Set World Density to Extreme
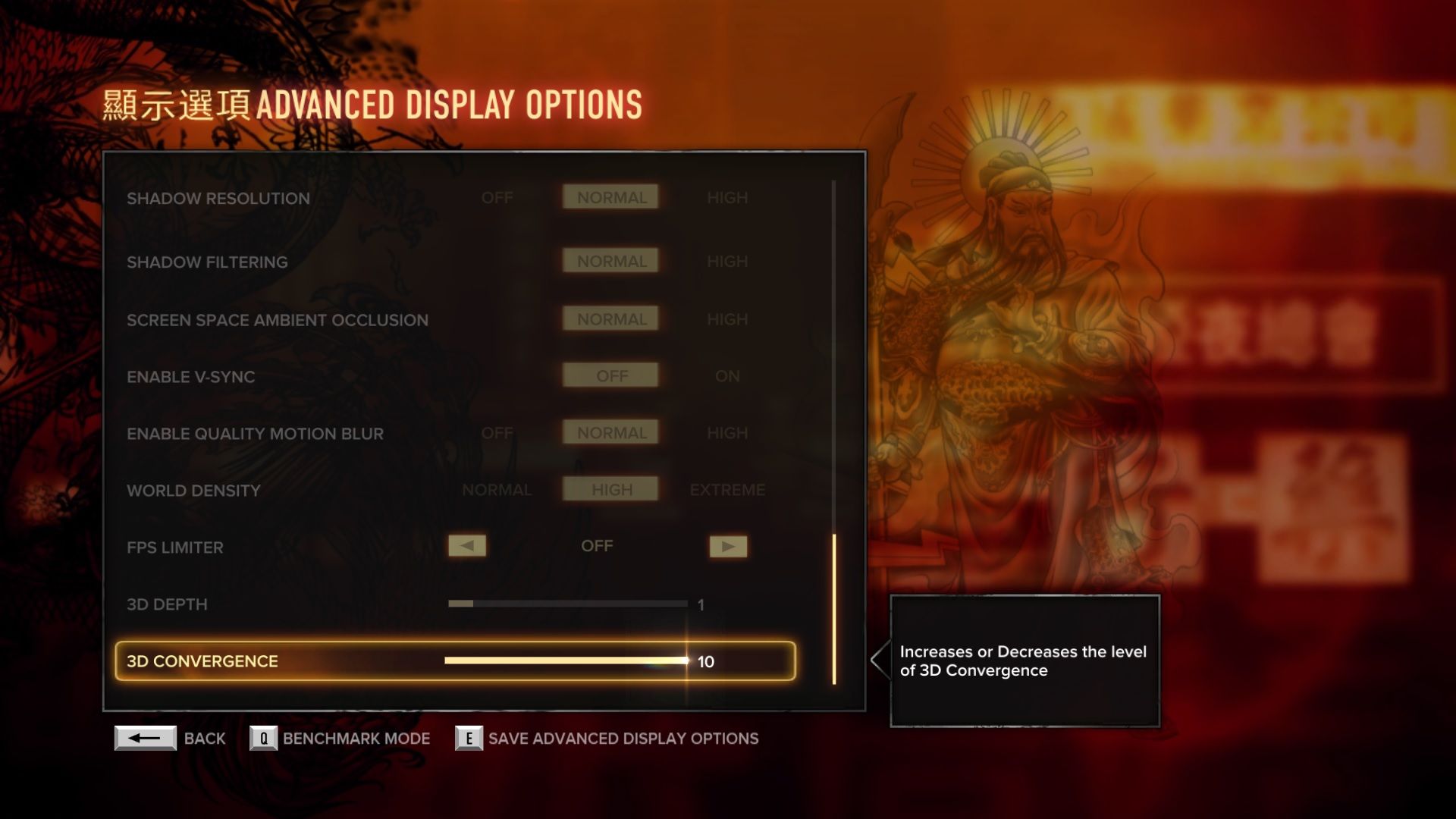Viewport: 1456px width, 819px height. tap(726, 490)
